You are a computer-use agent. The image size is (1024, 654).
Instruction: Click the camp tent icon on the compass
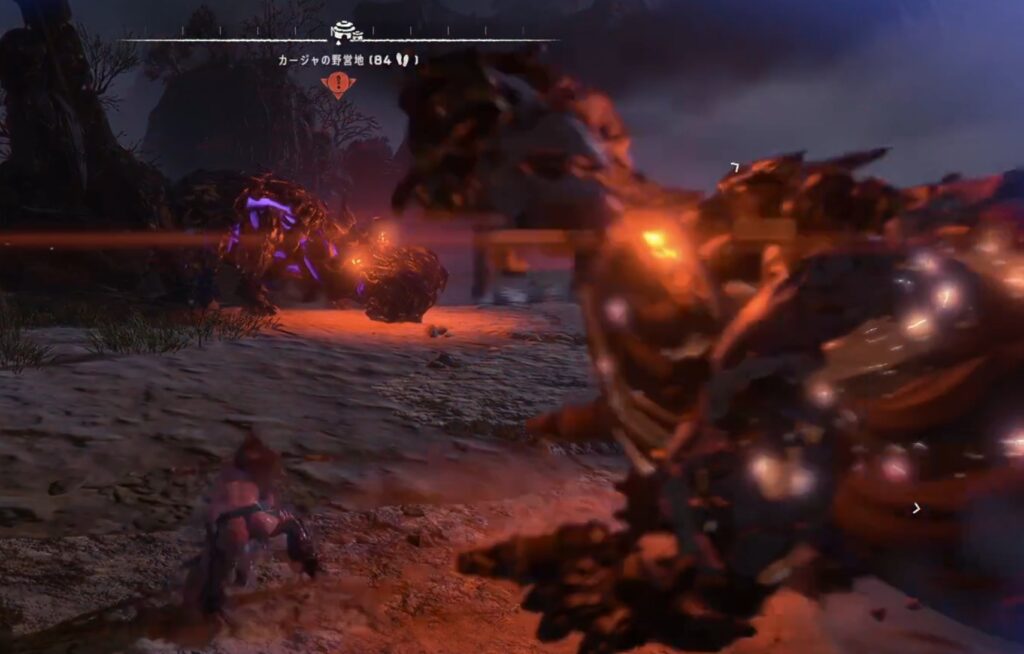point(343,29)
